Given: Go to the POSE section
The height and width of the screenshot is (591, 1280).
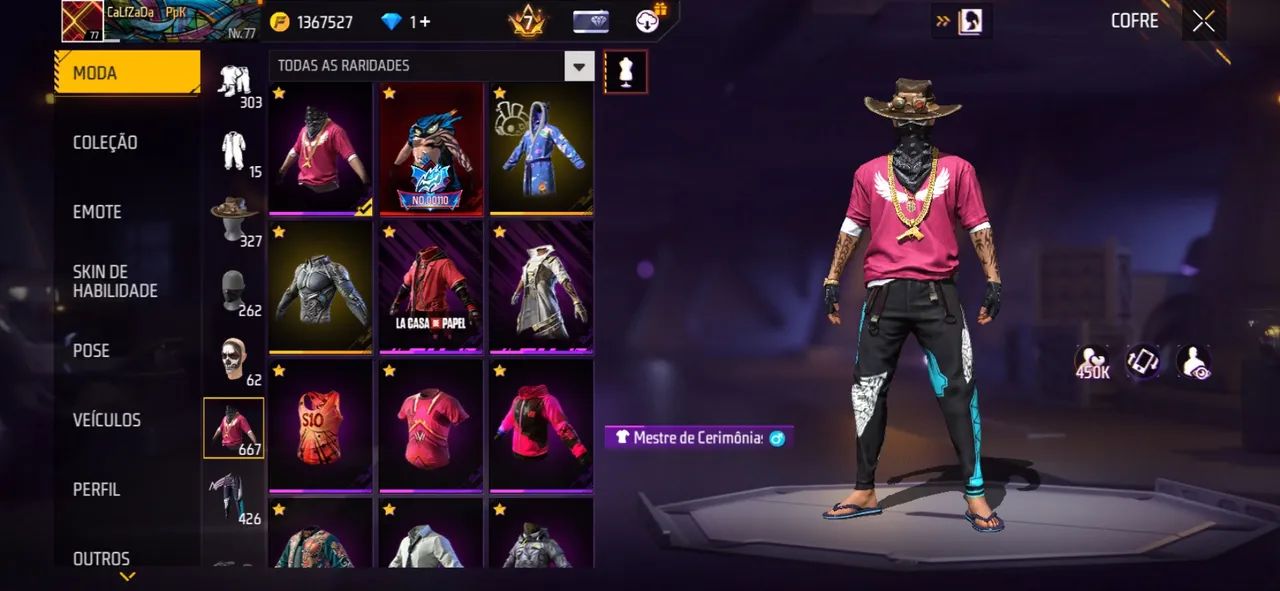Looking at the screenshot, I should coord(91,351).
